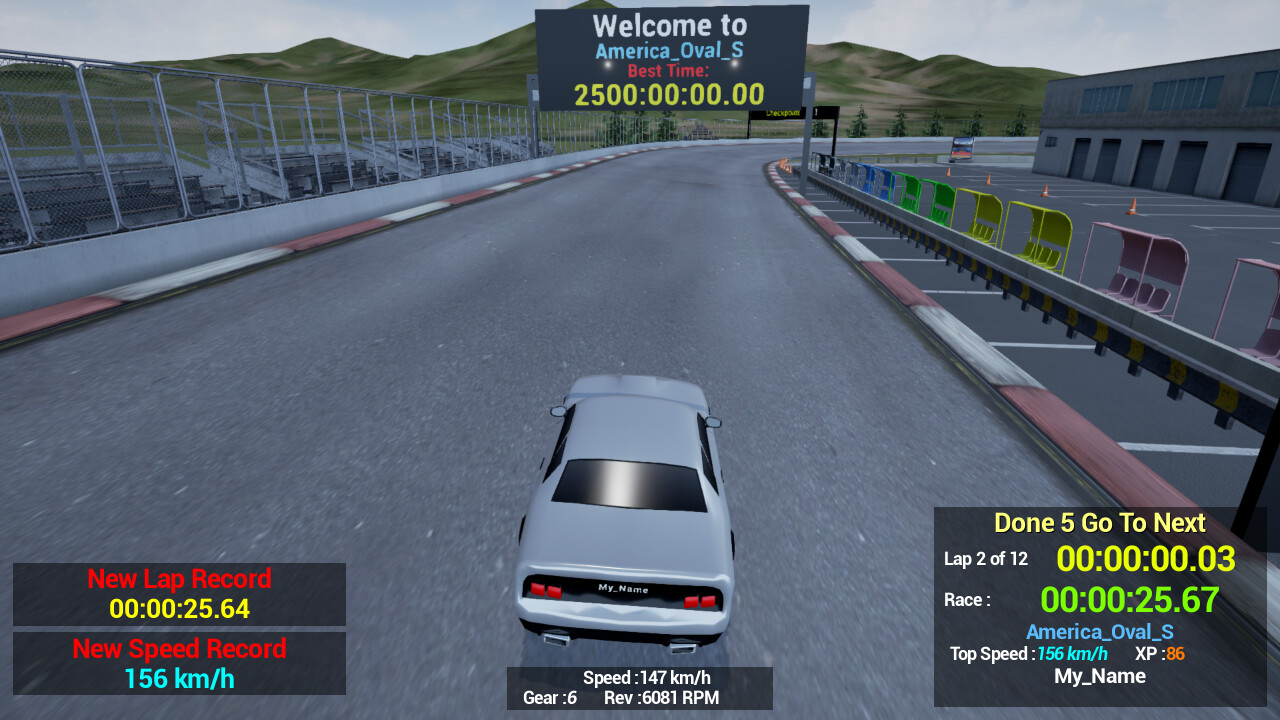Viewport: 1280px width, 720px height.
Task: Toggle the Lap 2 of 12 counter
Action: point(985,559)
